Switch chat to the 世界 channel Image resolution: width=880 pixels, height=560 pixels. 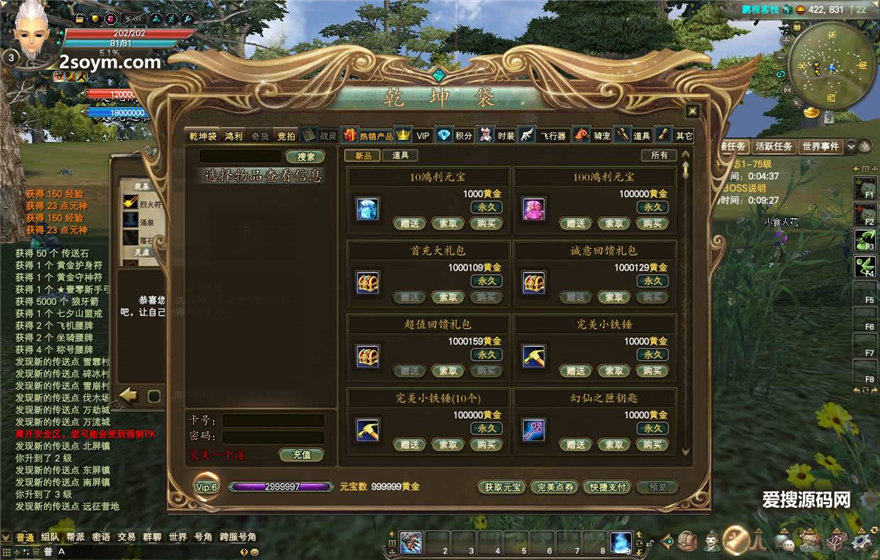pyautogui.click(x=178, y=537)
